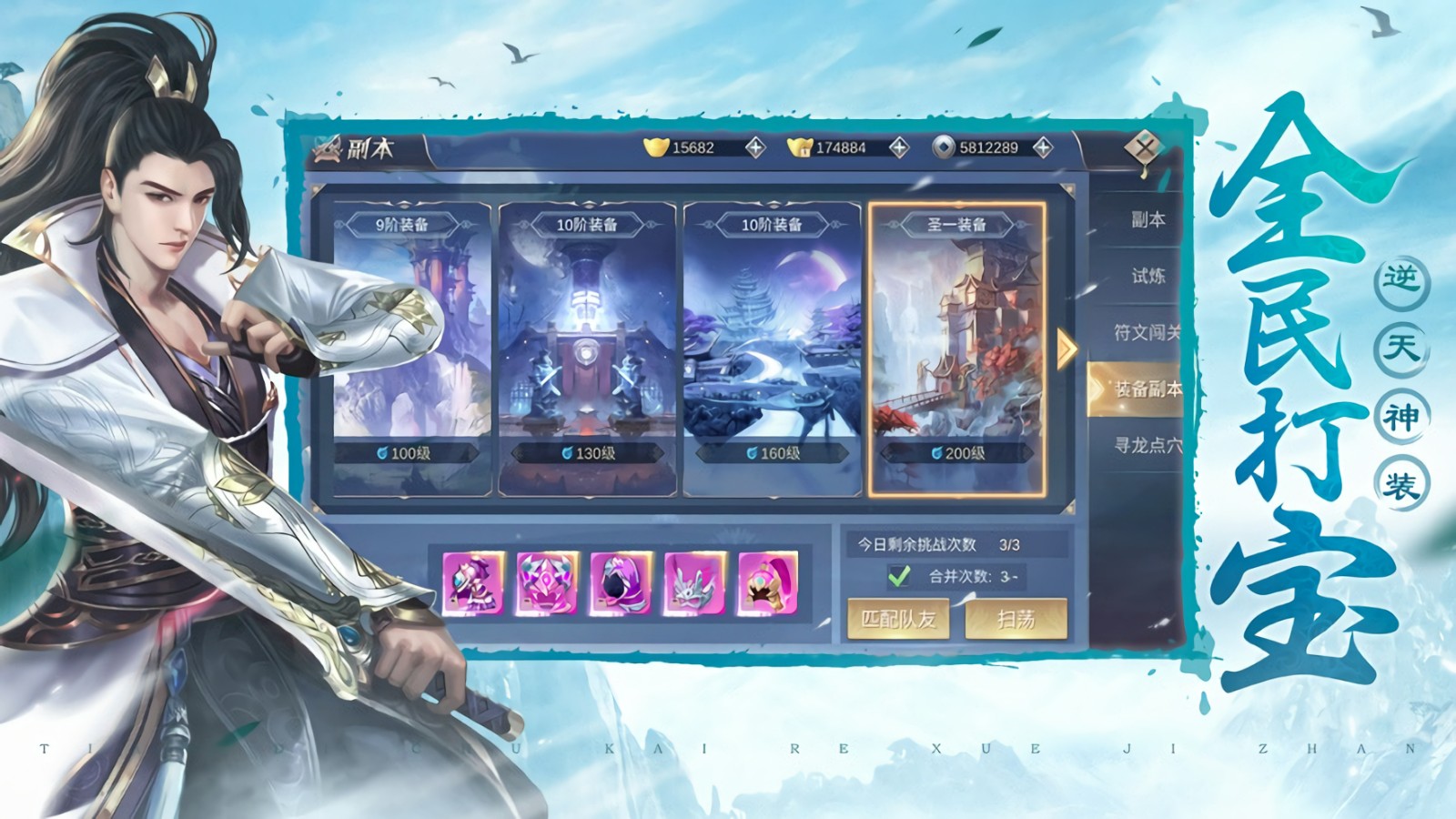Inspect the silver winged mask reward icon

(x=694, y=582)
